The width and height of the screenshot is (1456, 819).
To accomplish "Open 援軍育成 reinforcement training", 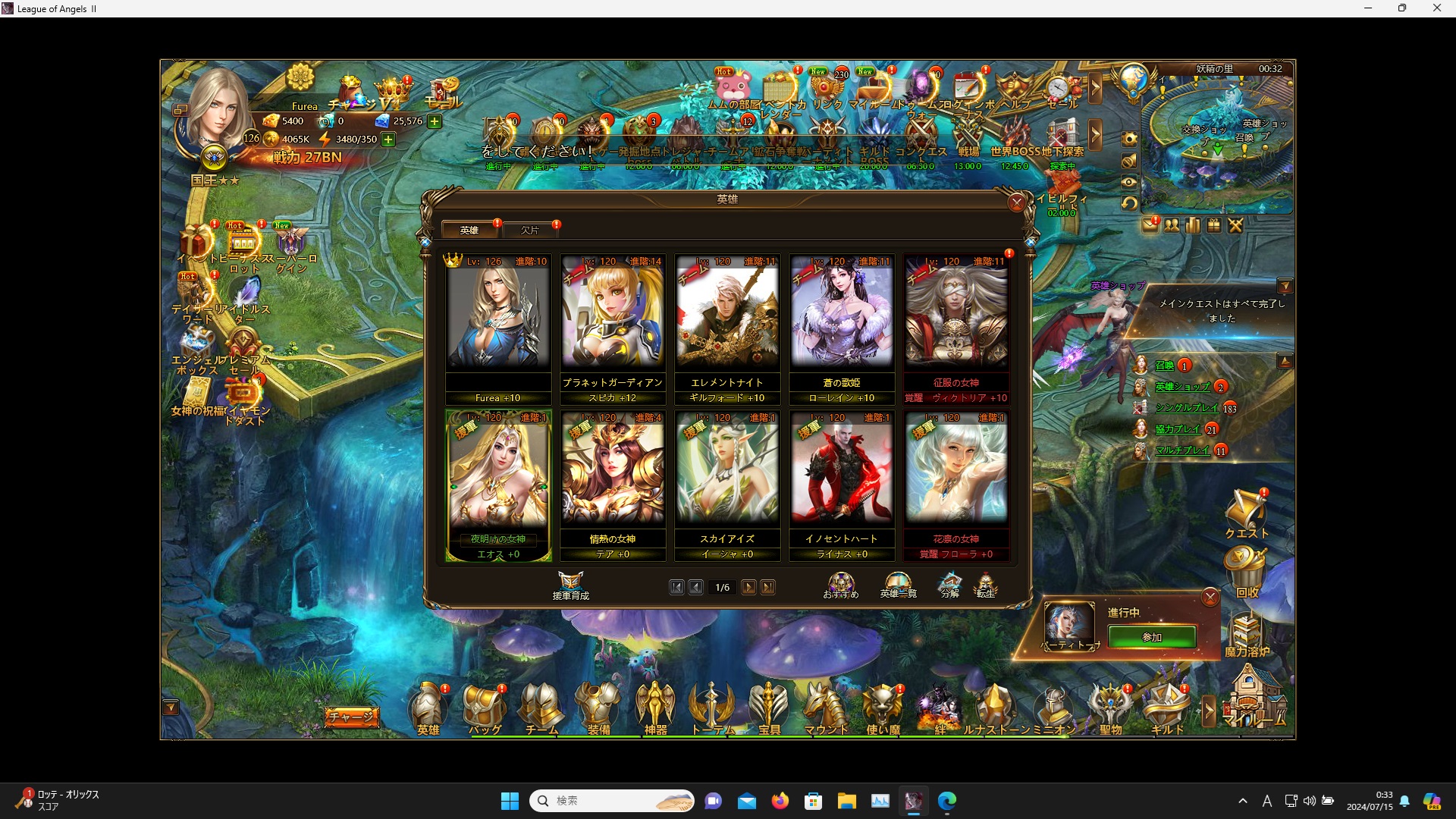I will (571, 585).
